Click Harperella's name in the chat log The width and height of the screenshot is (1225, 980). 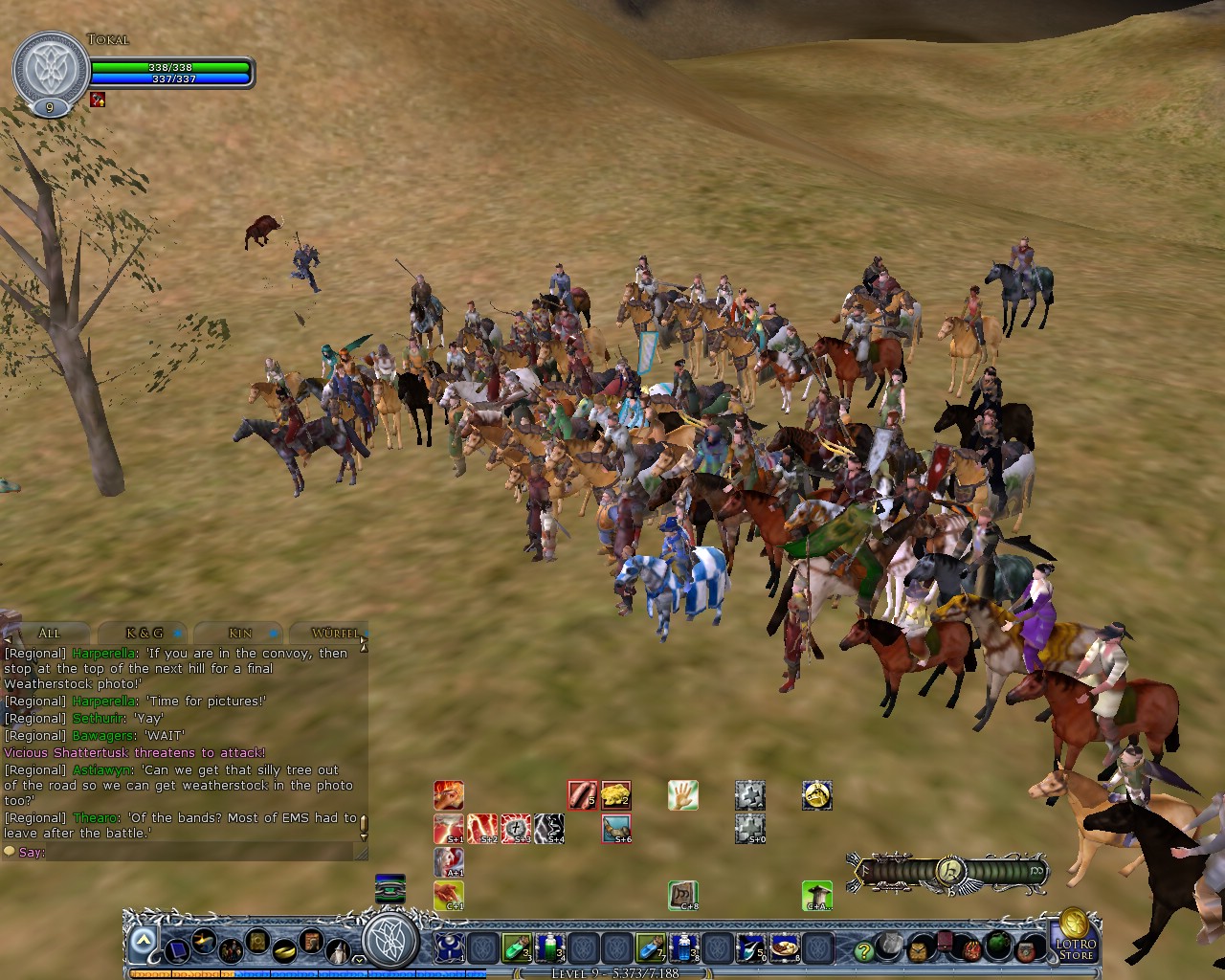[x=103, y=652]
